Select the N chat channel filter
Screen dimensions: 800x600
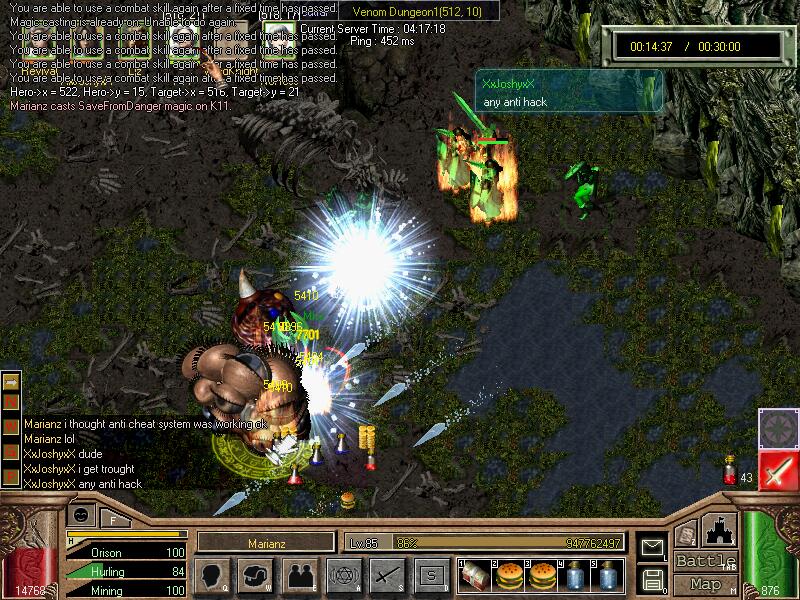coord(11,401)
